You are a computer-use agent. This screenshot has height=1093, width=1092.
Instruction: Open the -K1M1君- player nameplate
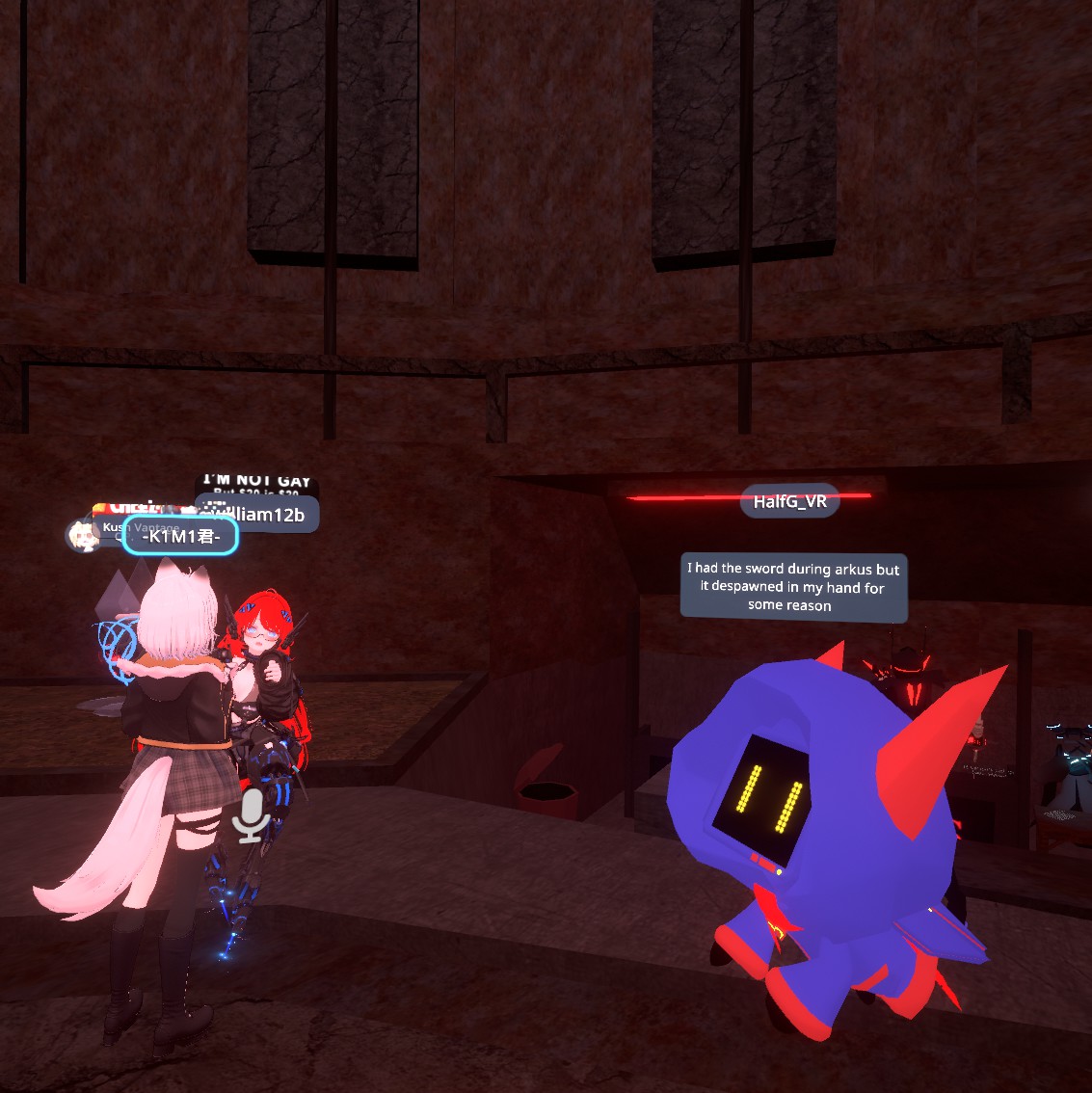pyautogui.click(x=180, y=537)
